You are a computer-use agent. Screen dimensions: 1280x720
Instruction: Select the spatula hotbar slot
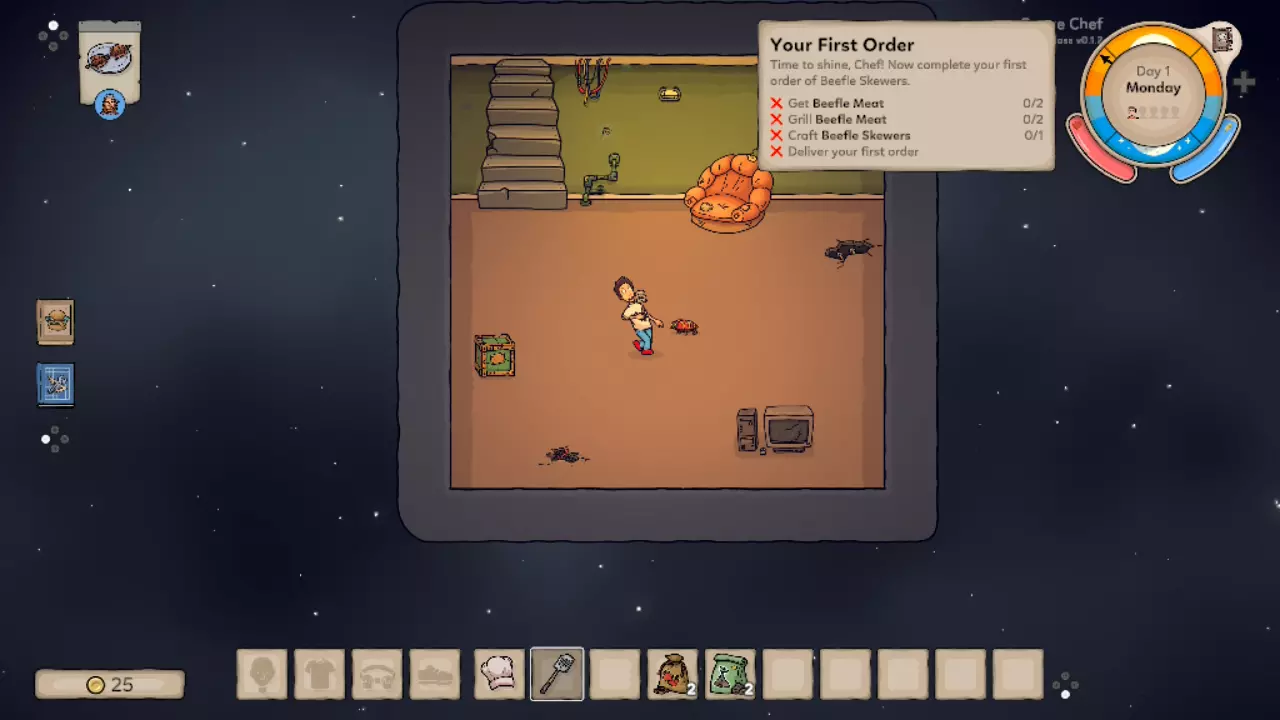[x=557, y=674]
